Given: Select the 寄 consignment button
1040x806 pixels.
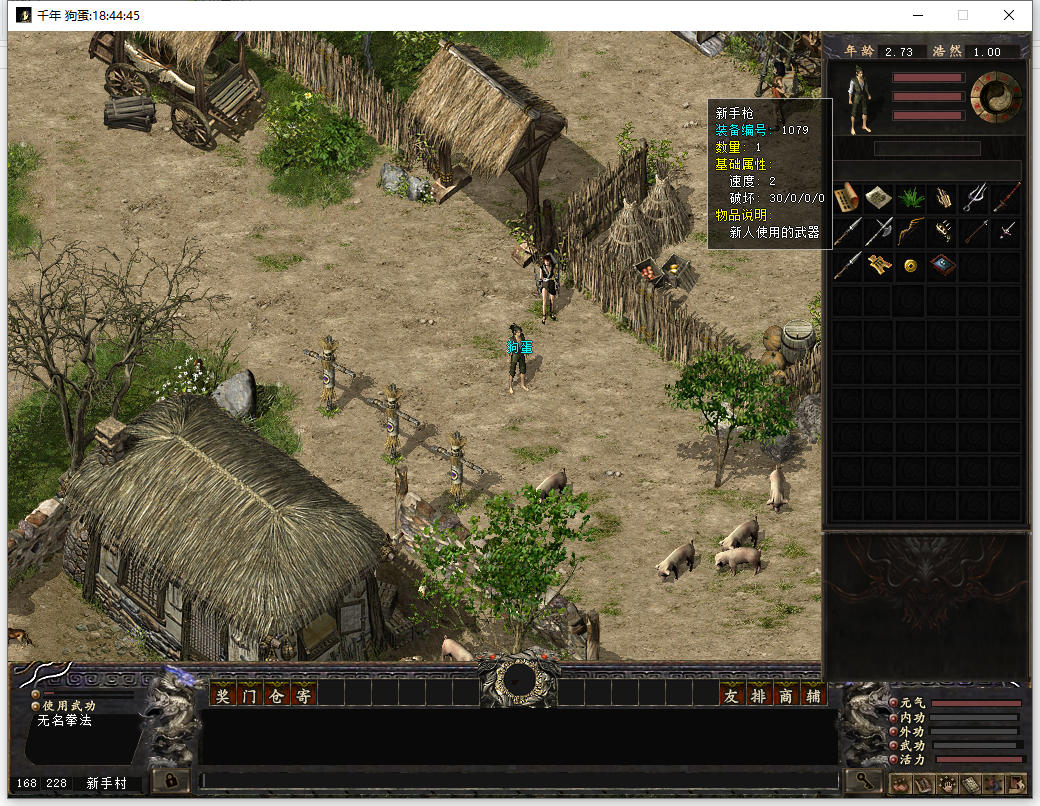Looking at the screenshot, I should (303, 695).
